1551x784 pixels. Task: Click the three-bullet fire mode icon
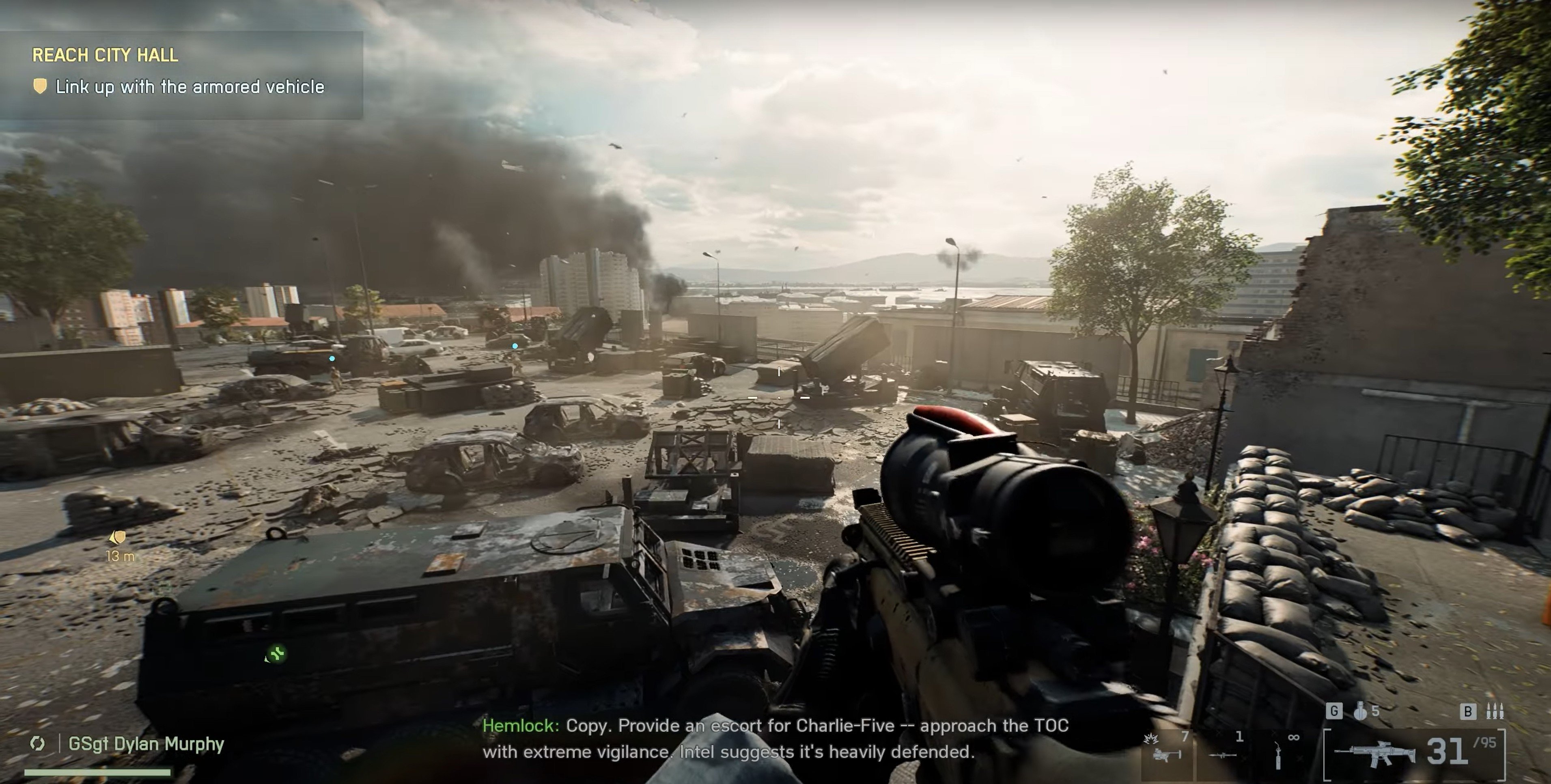pyautogui.click(x=1495, y=711)
